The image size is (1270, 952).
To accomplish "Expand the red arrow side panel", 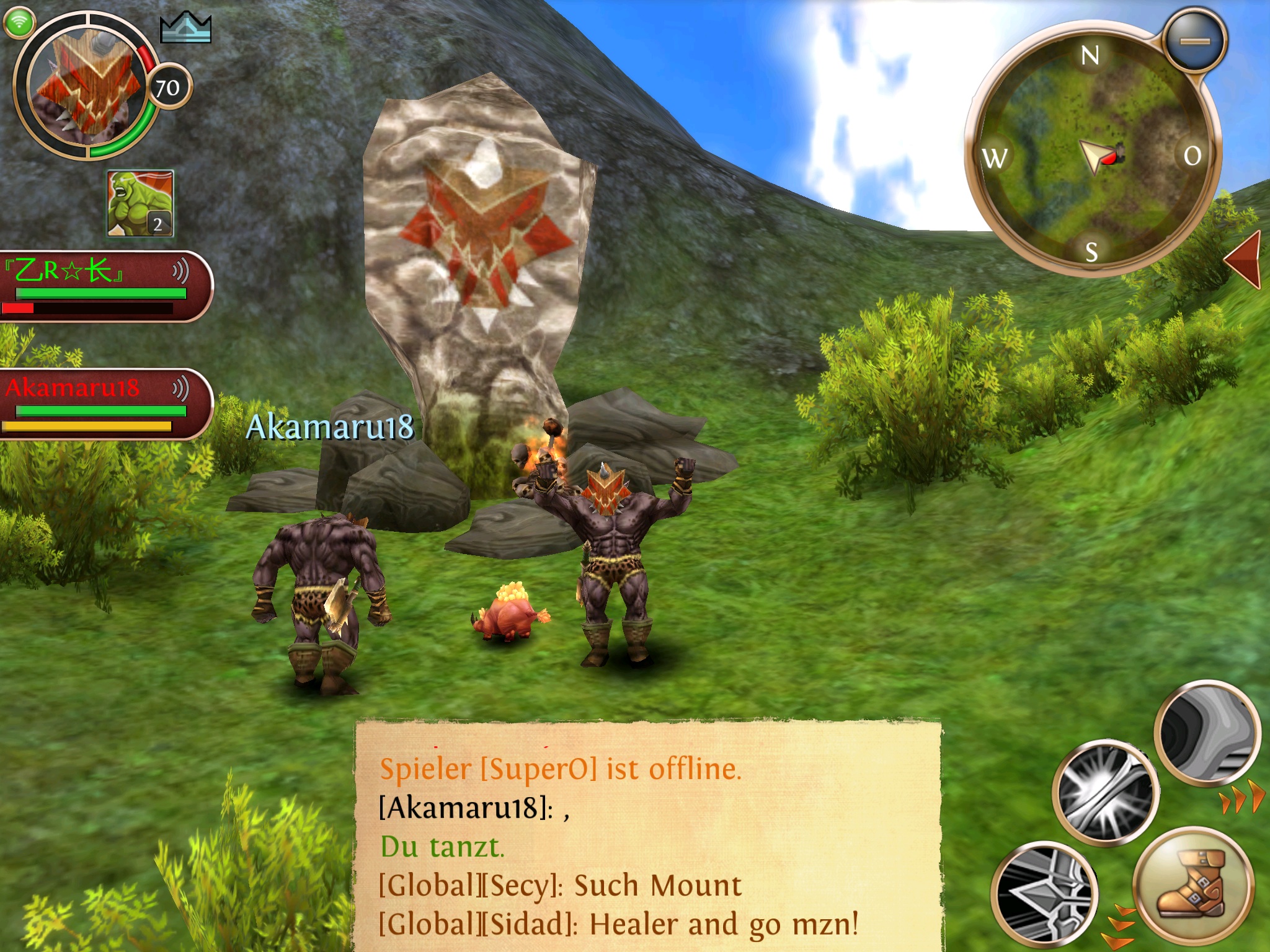I will pos(1244,260).
